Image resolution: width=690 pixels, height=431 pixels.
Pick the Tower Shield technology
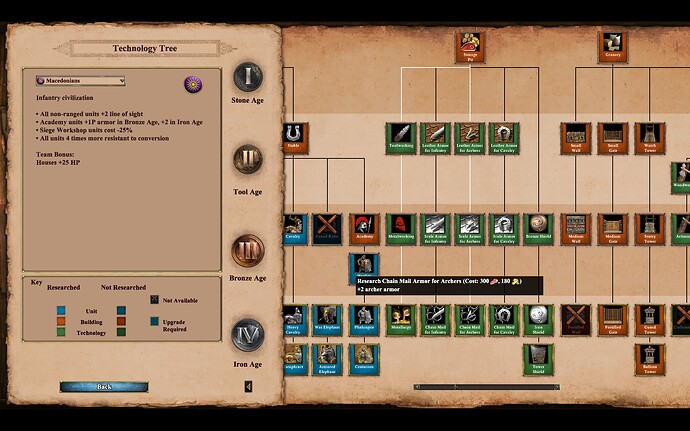pos(538,358)
